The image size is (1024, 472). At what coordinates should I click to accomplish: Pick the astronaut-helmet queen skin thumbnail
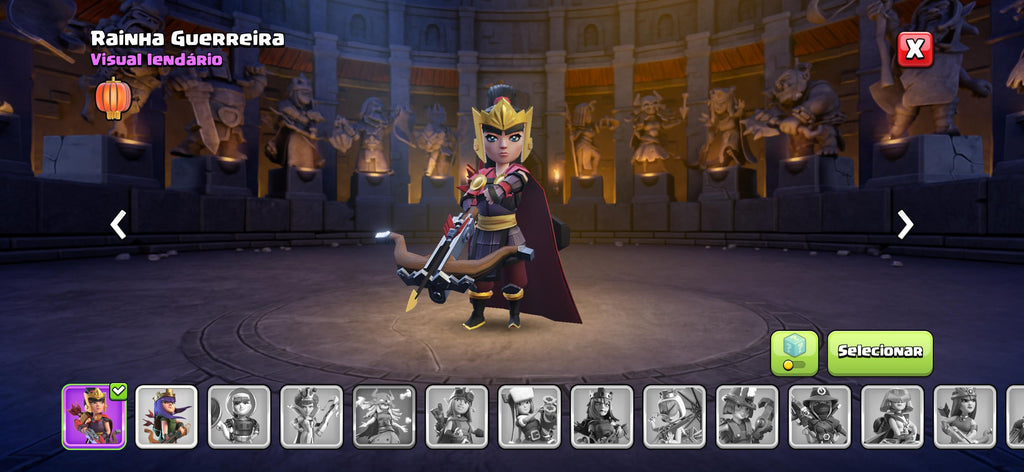tap(239, 416)
